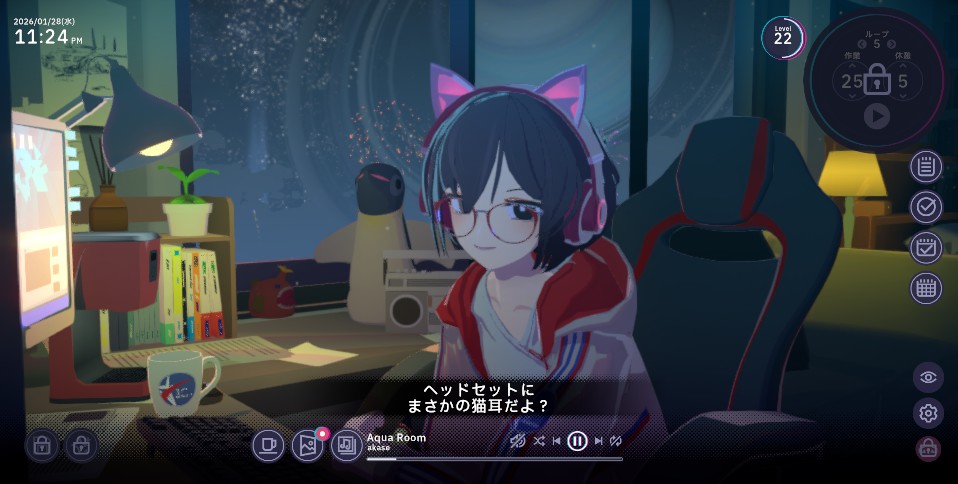Open the calendar with checkmark icon

926,248
